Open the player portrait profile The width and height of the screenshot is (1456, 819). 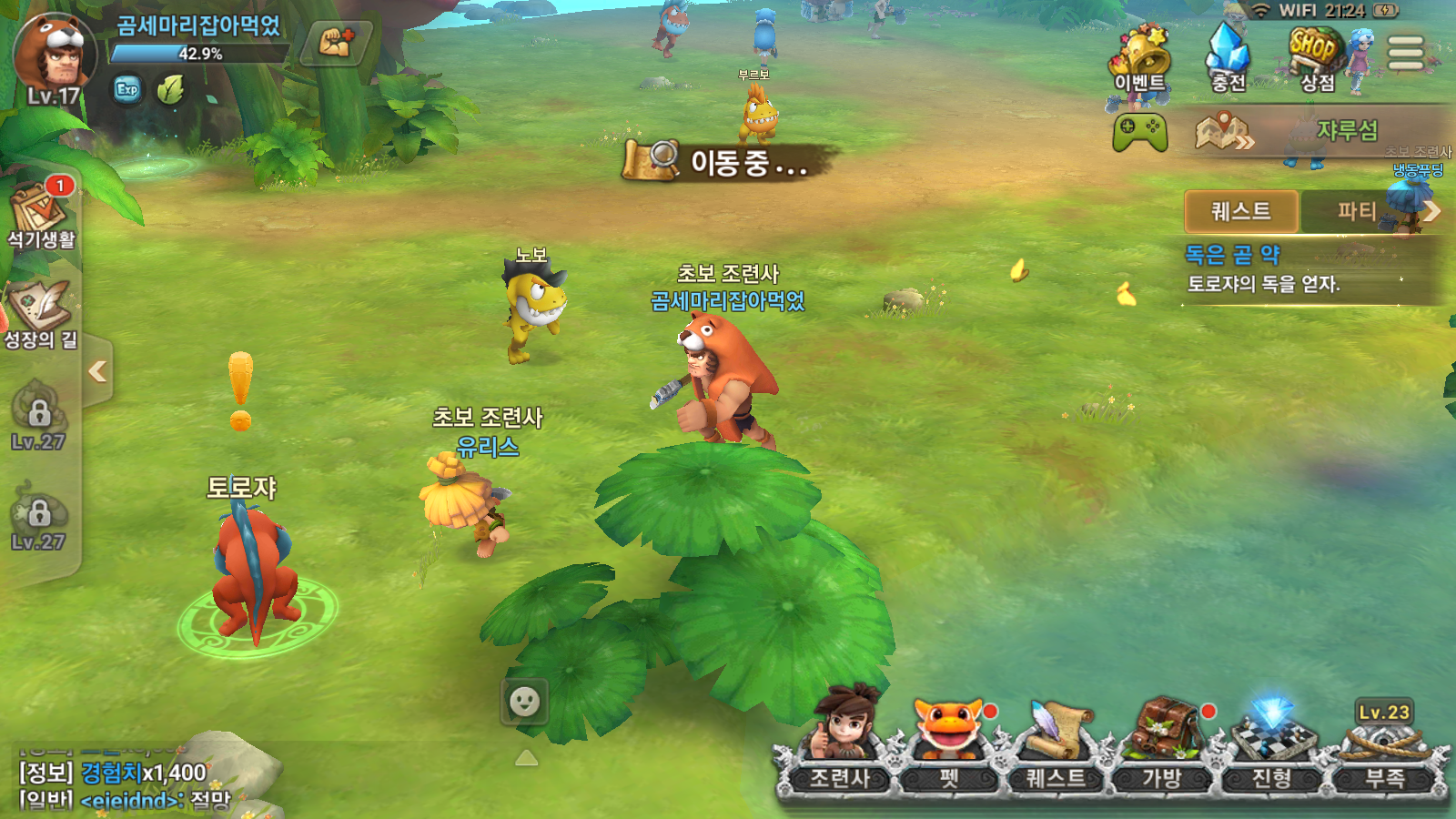click(x=54, y=56)
